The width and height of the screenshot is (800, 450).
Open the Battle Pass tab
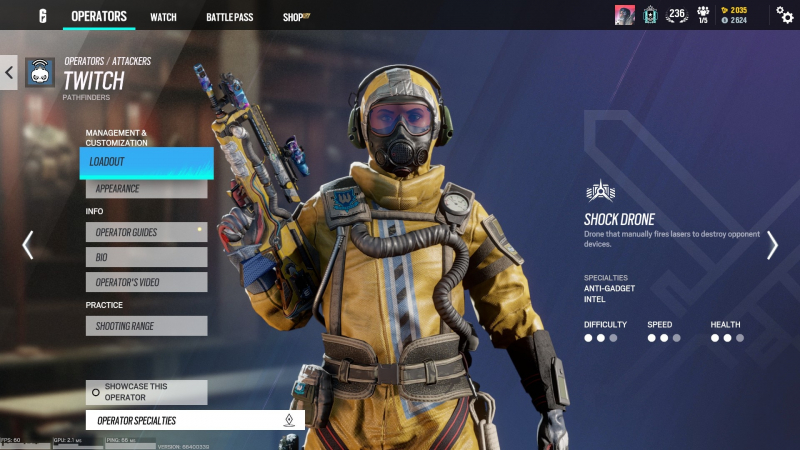tap(230, 17)
